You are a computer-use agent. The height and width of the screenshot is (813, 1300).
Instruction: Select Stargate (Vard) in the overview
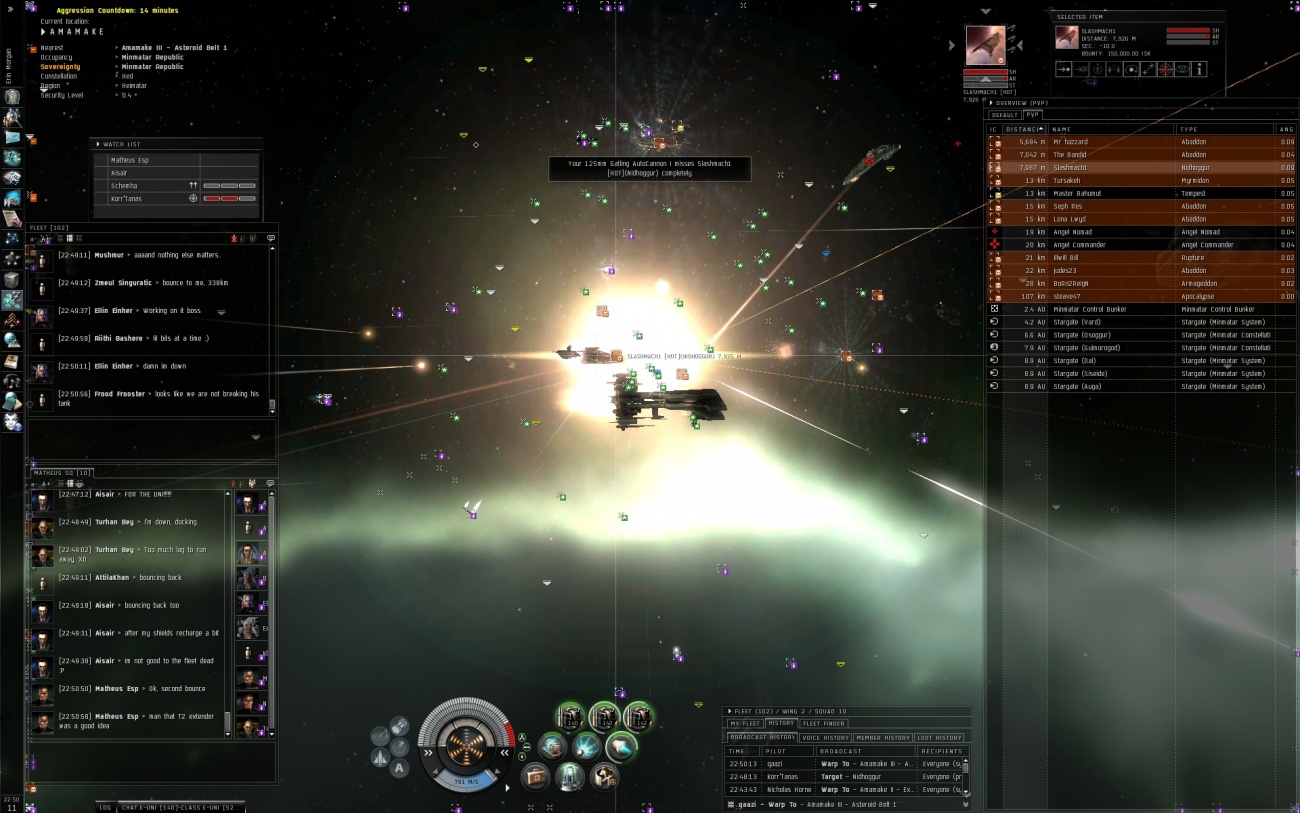pos(1110,322)
